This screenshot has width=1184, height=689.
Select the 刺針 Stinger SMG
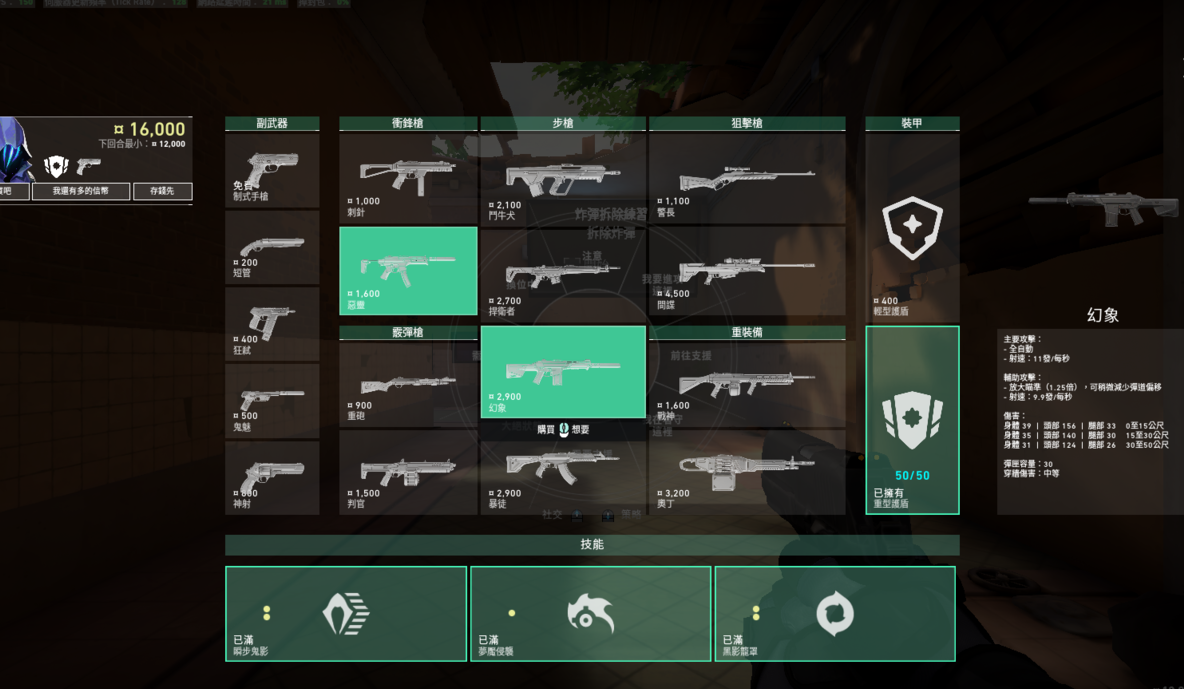click(x=408, y=178)
